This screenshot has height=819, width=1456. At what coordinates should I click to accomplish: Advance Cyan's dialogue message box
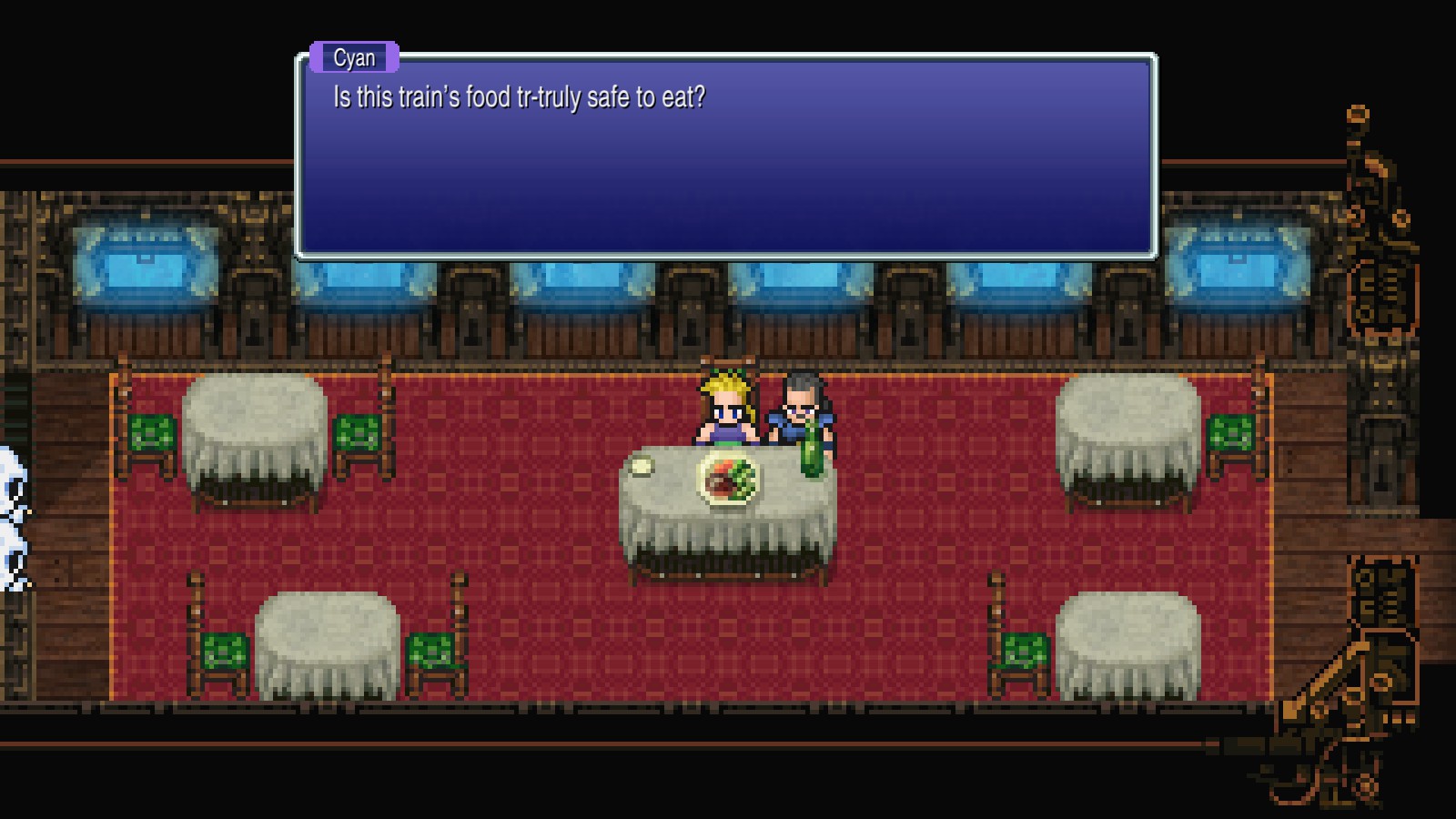click(x=726, y=157)
